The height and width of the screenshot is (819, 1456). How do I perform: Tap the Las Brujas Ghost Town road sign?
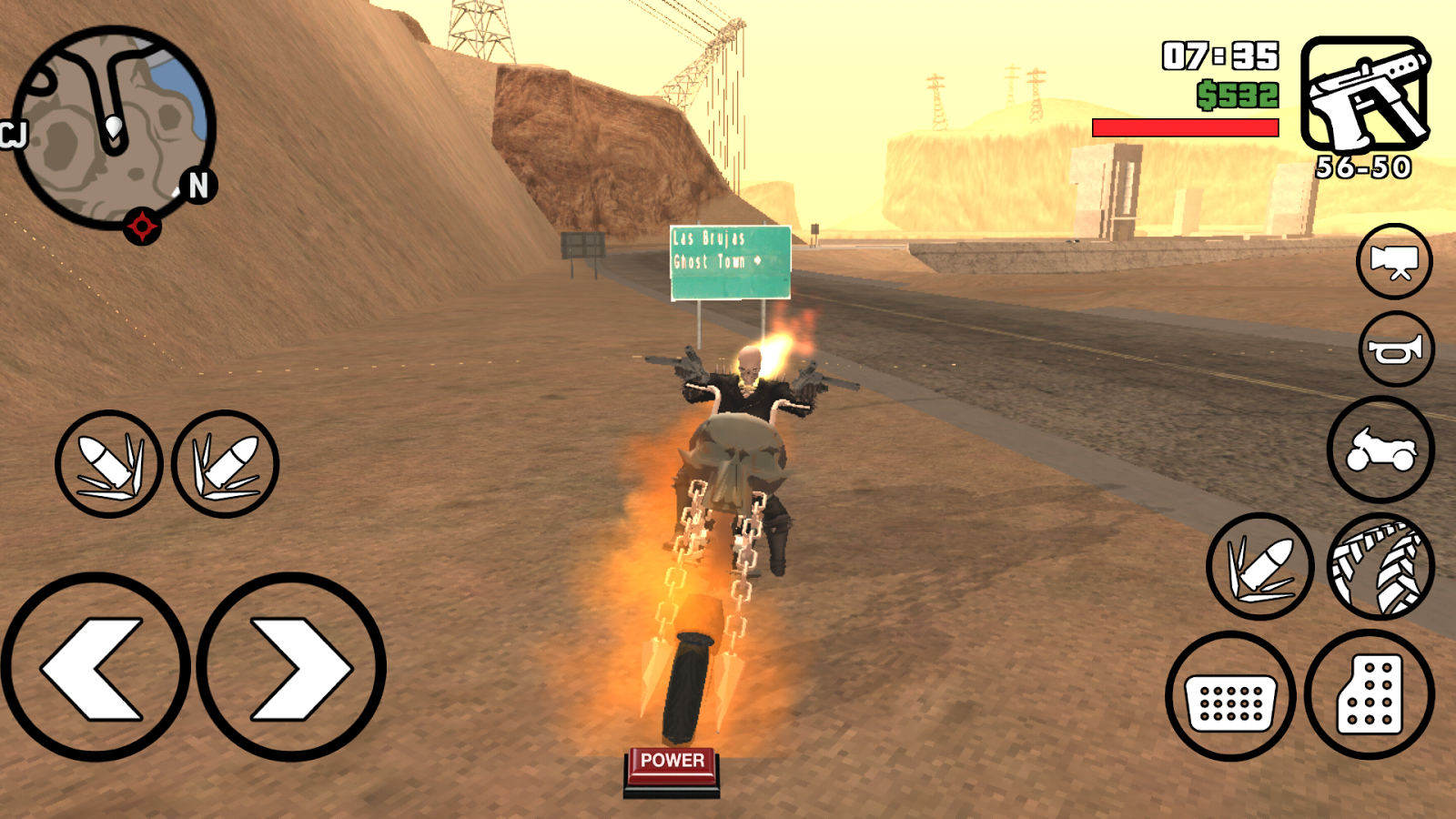(728, 262)
